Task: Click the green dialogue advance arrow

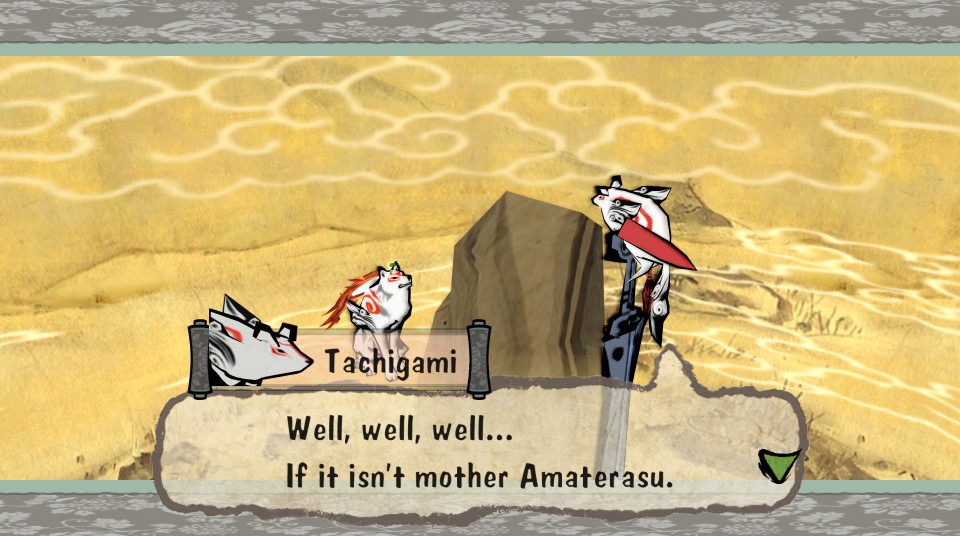Action: [x=779, y=465]
